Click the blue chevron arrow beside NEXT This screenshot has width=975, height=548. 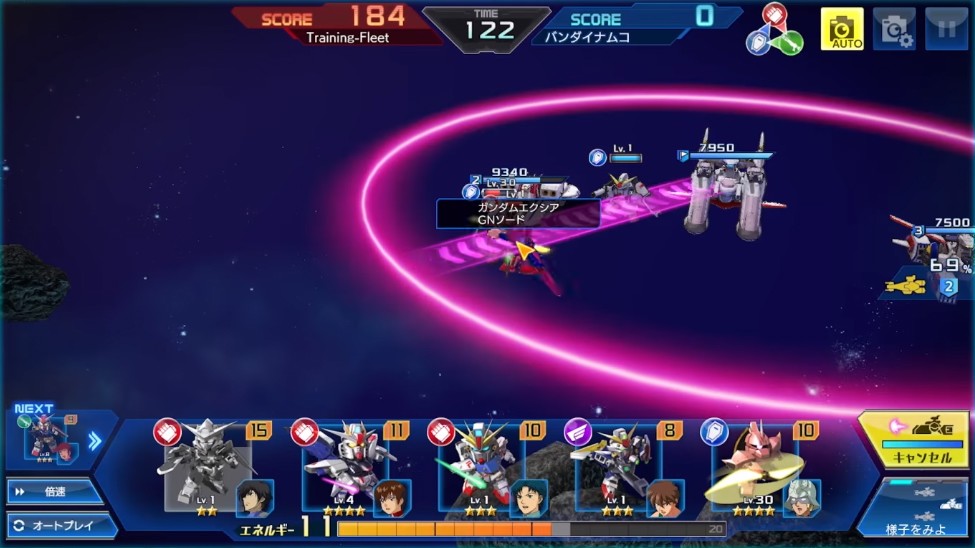tap(95, 440)
